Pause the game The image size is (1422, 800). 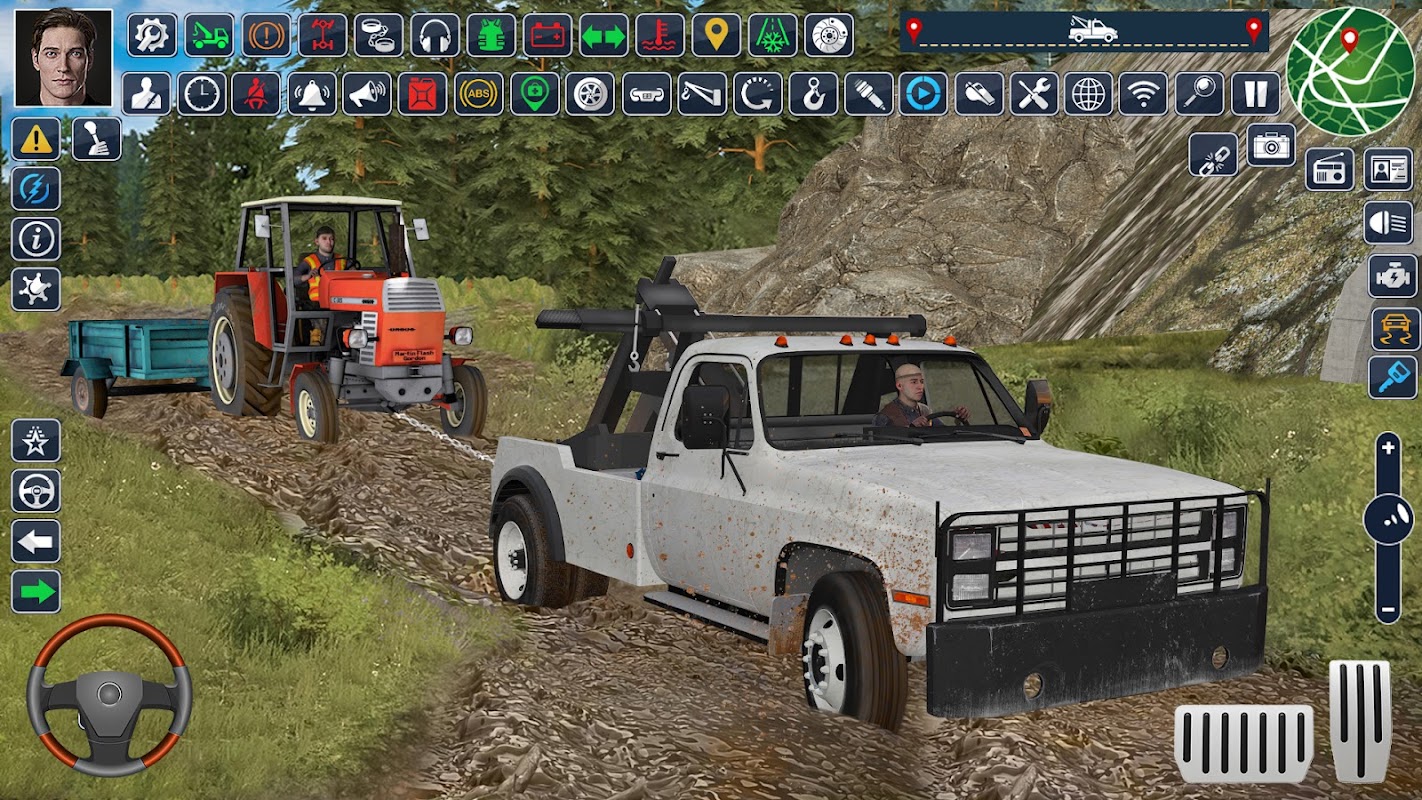point(1255,94)
